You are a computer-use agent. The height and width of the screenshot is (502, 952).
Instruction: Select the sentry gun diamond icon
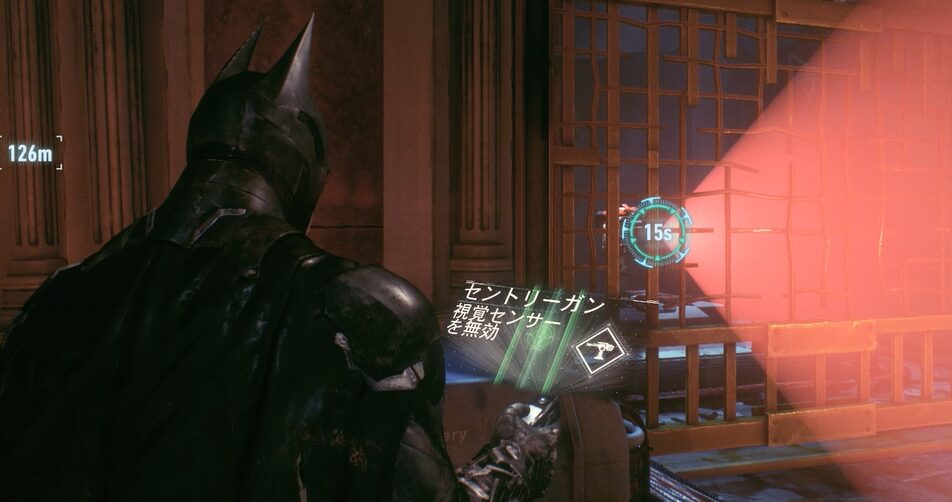[600, 350]
